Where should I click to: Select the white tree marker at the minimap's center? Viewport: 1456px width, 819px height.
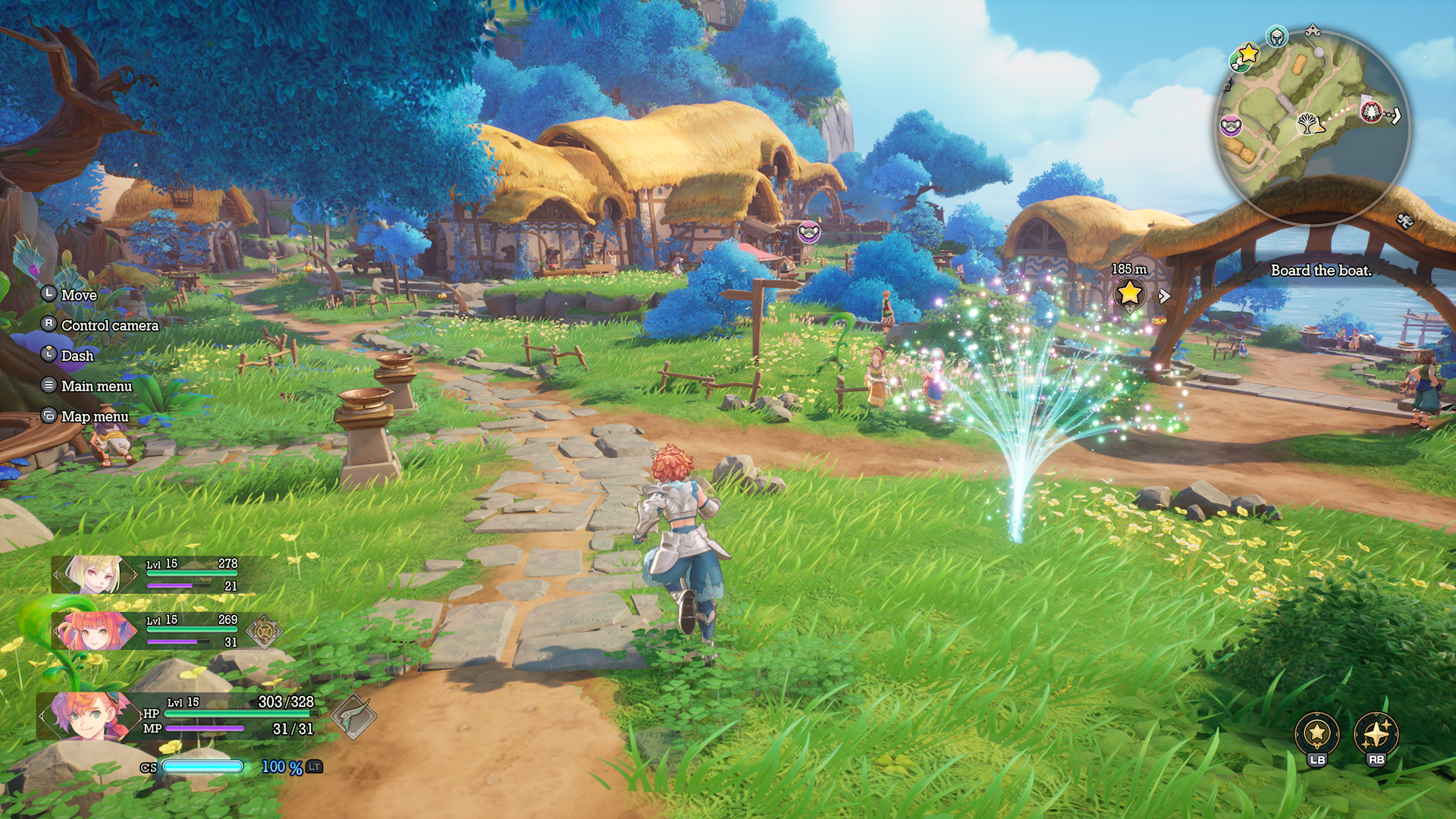[x=1306, y=123]
